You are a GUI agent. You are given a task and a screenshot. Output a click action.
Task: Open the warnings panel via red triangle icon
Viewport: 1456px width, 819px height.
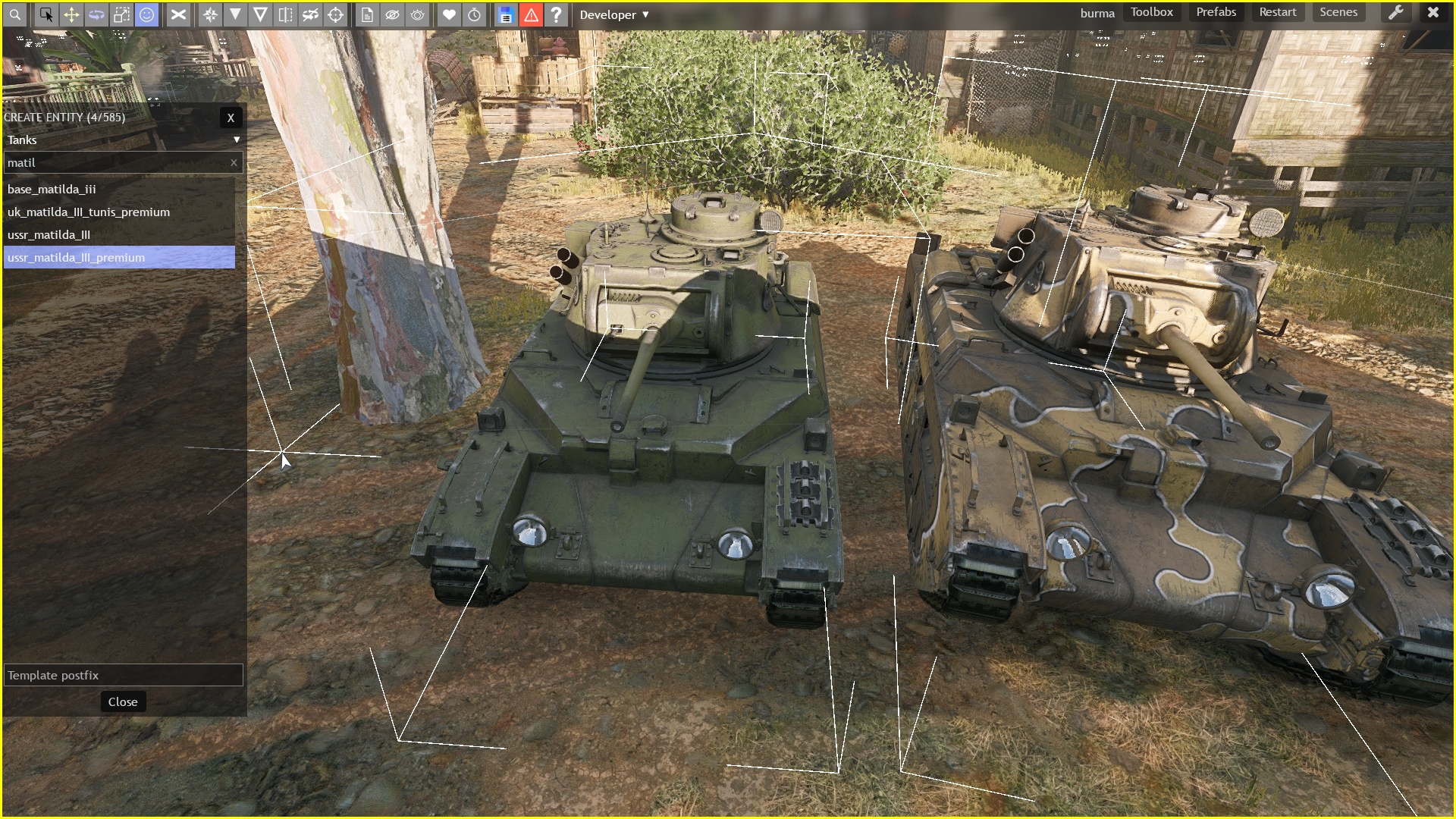[x=531, y=14]
